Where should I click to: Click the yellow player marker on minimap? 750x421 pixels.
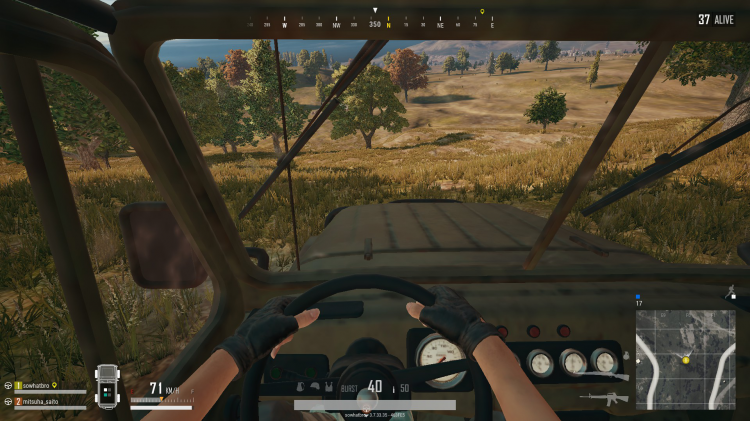click(x=686, y=359)
